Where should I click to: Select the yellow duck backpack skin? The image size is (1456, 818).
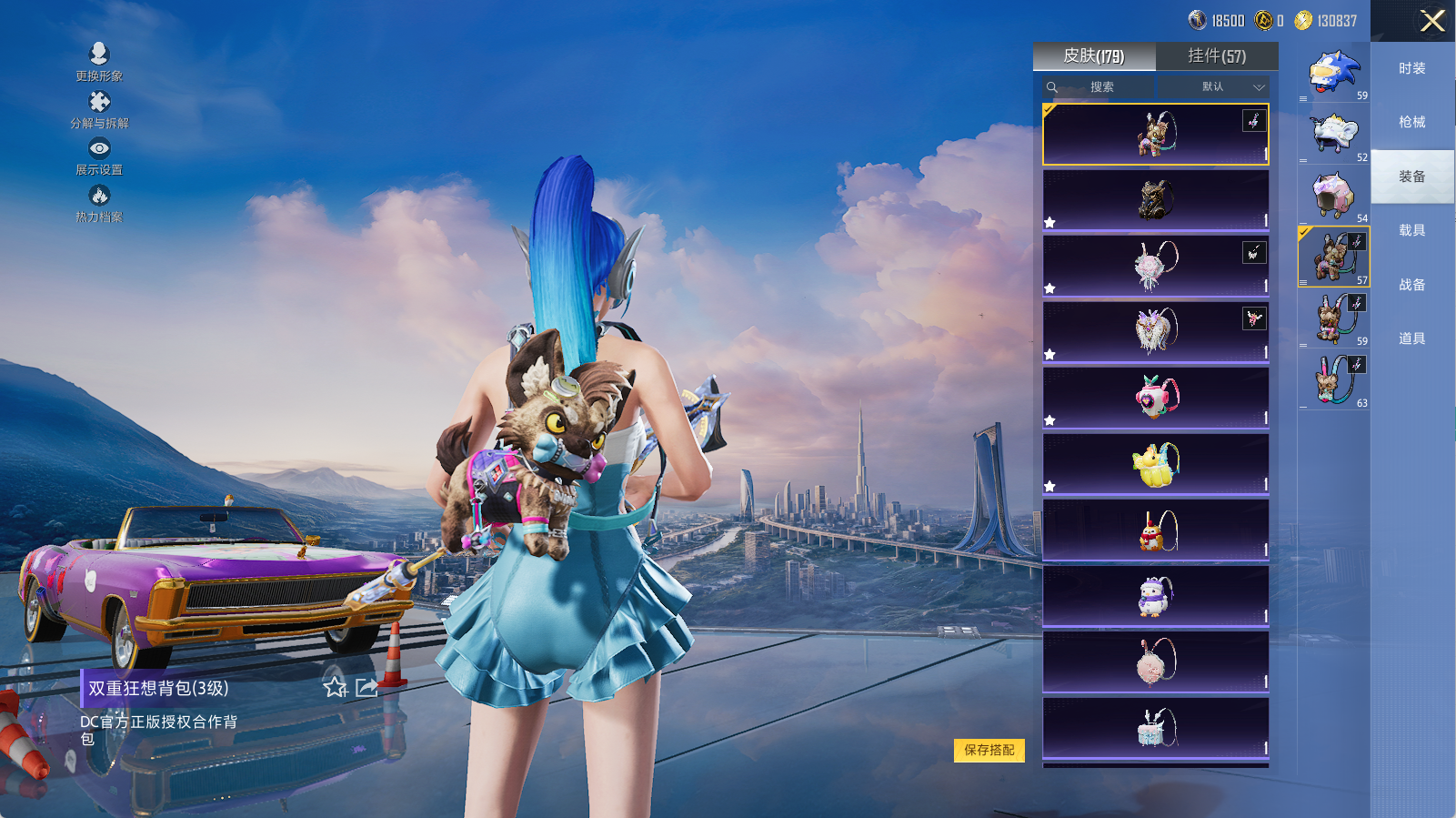tap(1155, 464)
